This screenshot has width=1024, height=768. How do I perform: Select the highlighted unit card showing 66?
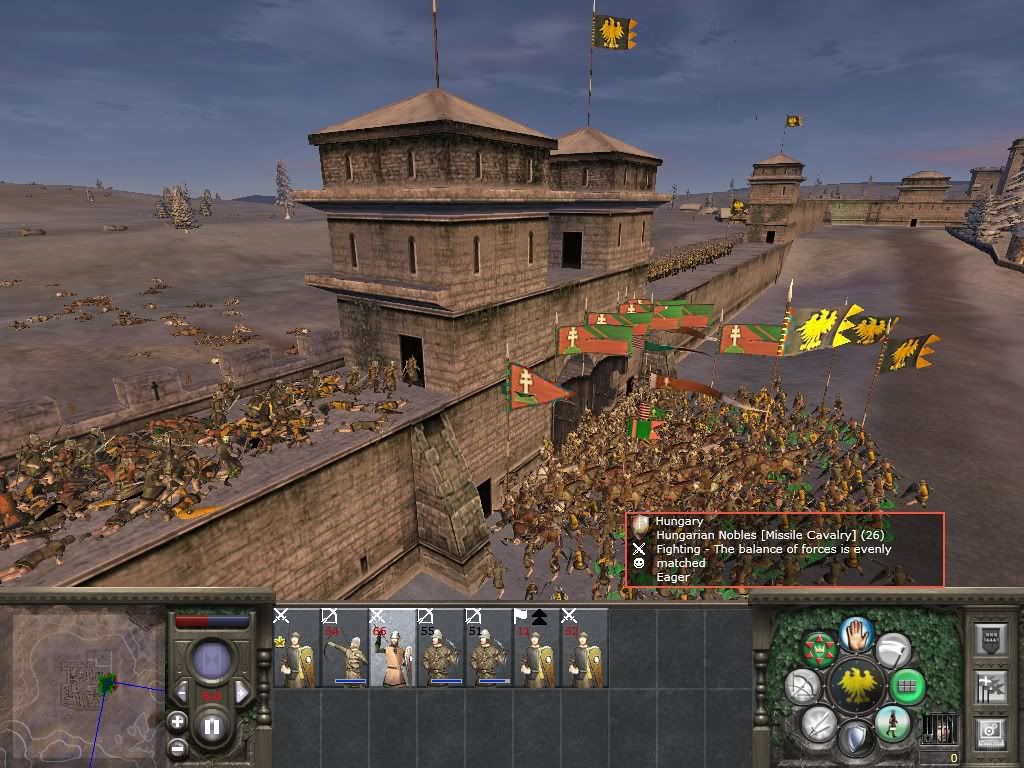(393, 648)
